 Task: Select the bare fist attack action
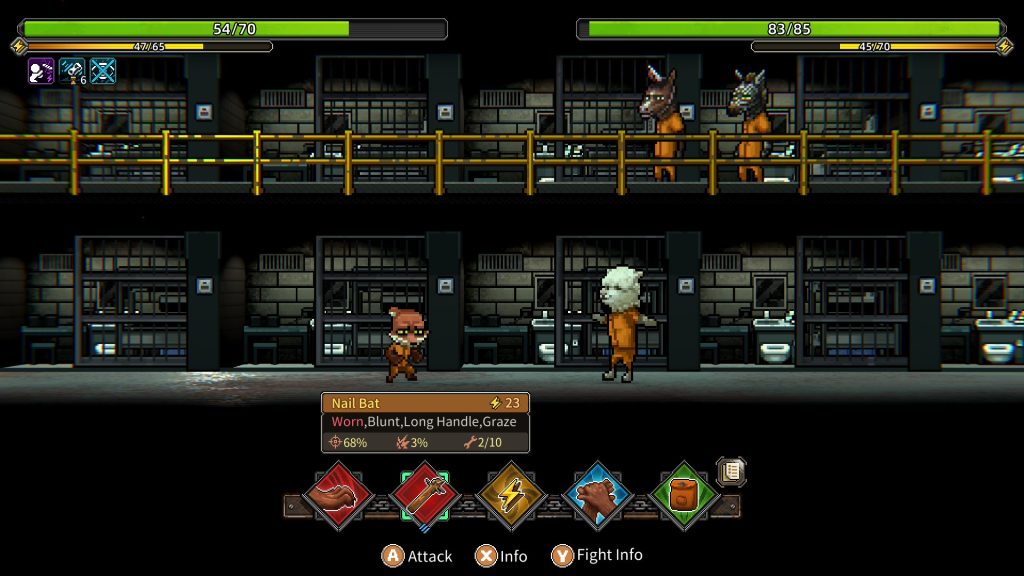coord(339,494)
